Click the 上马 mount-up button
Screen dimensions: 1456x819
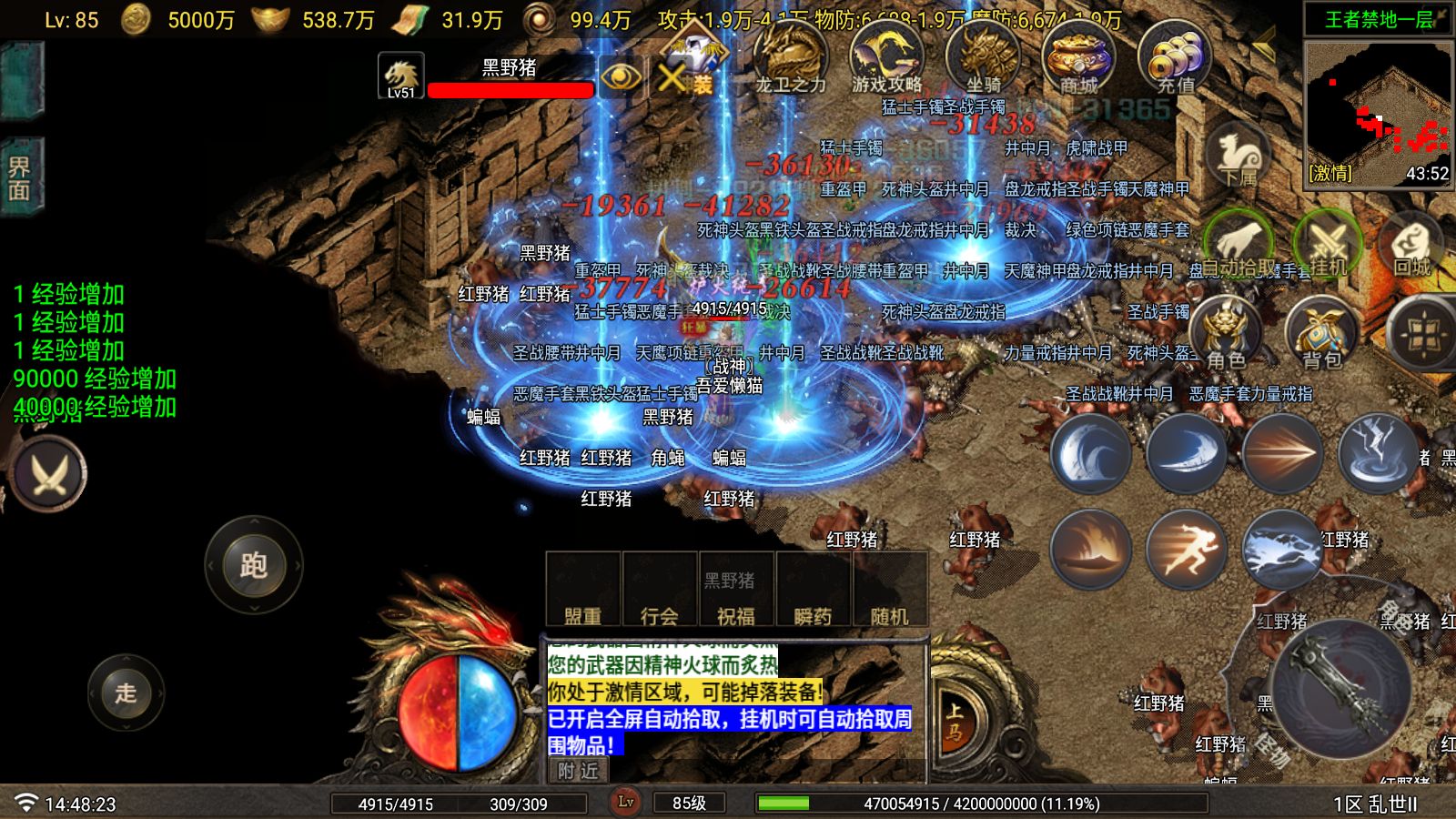[954, 723]
